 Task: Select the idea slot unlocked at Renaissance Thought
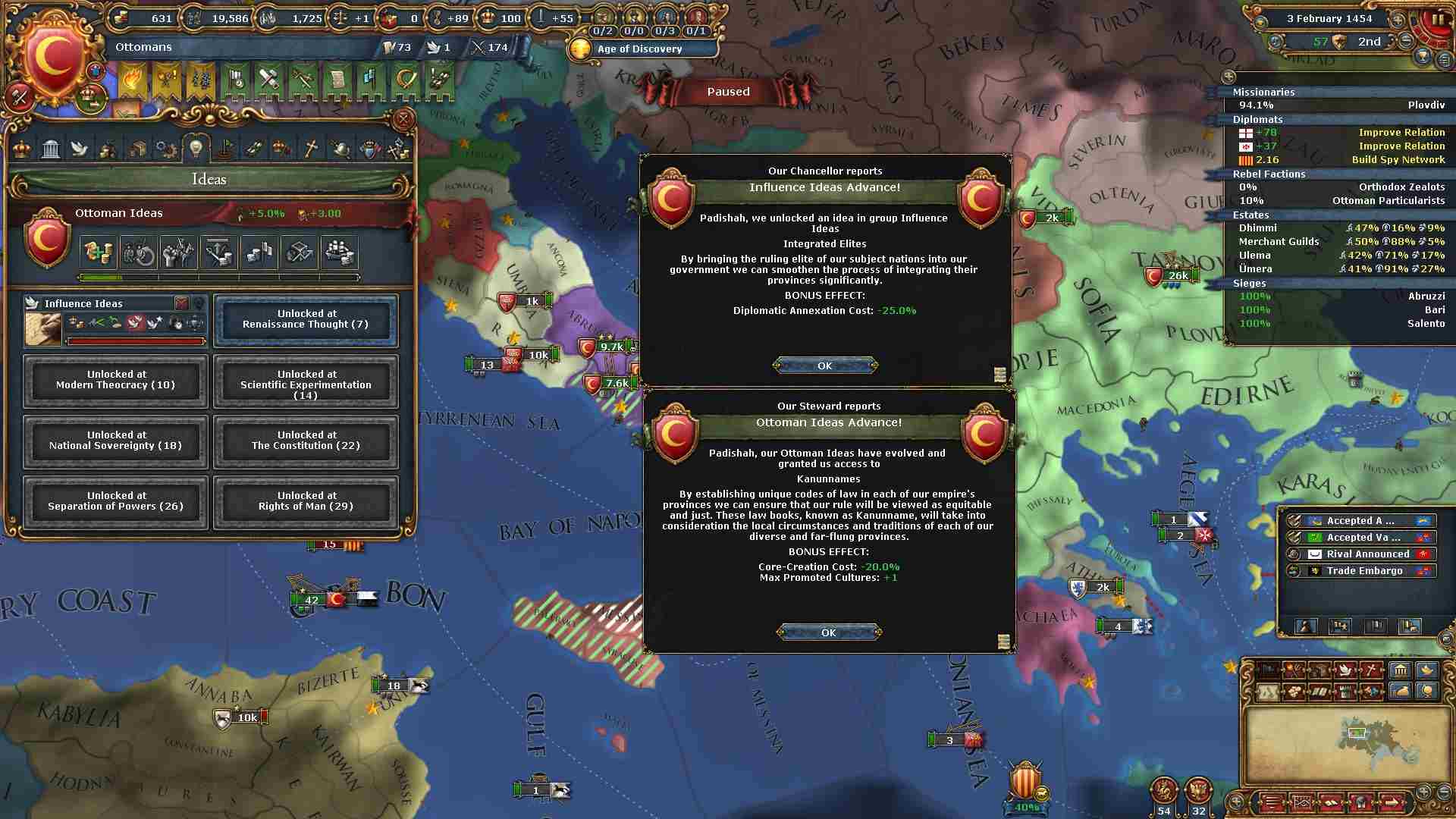306,319
